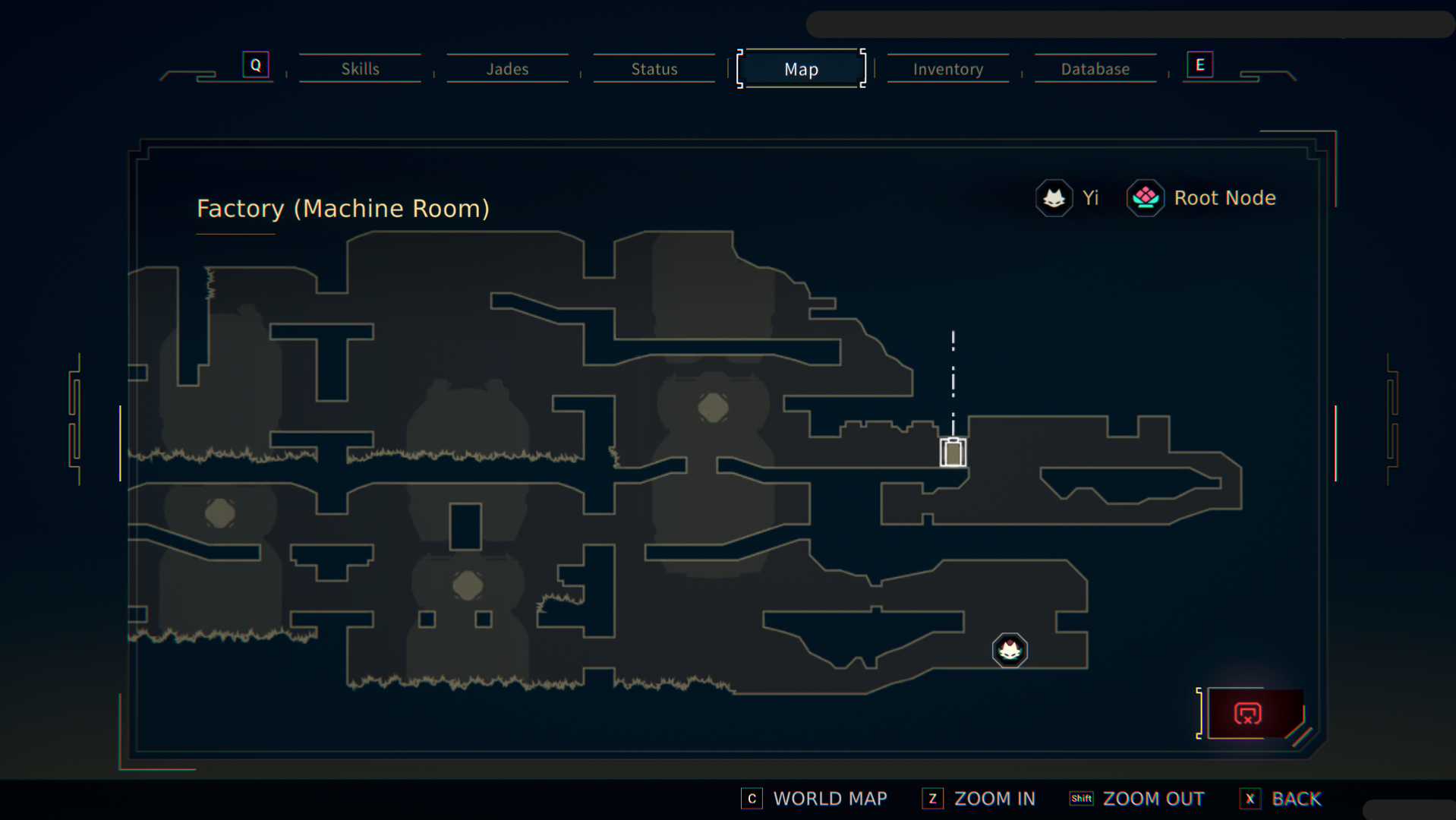Zoom out of the map
The height and width of the screenshot is (820, 1456).
[1136, 799]
